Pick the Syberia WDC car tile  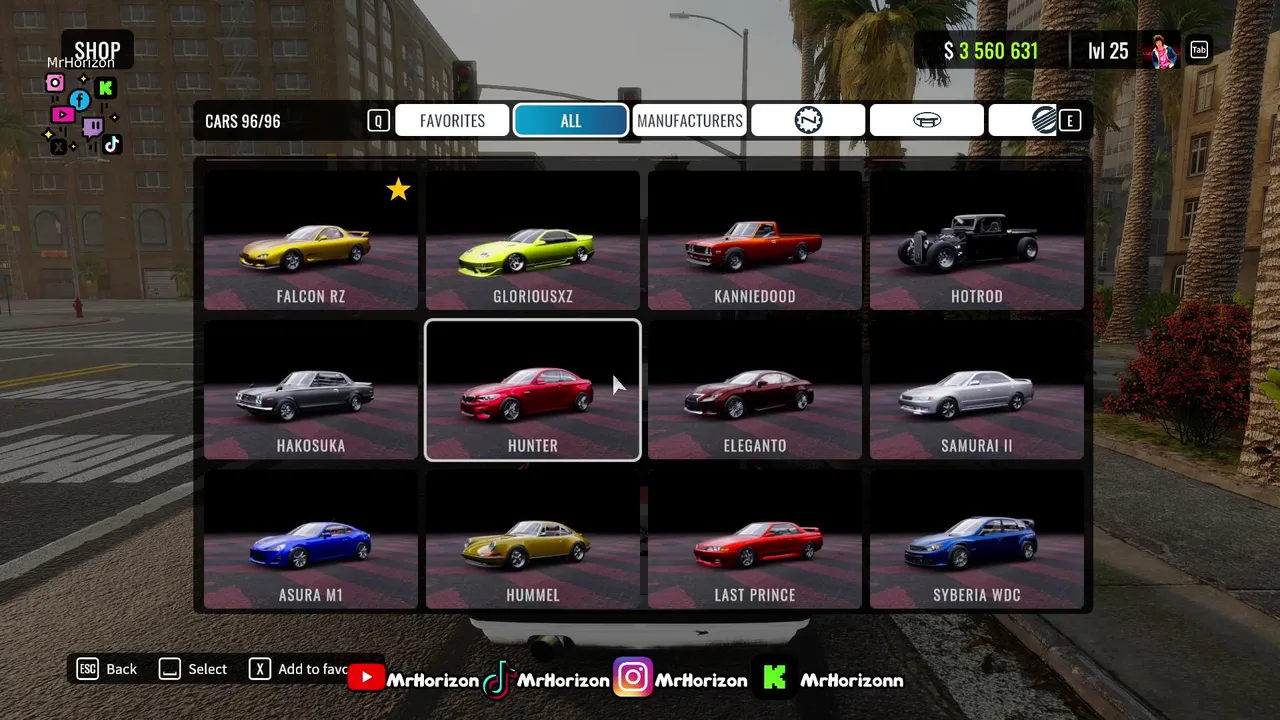pyautogui.click(x=977, y=540)
